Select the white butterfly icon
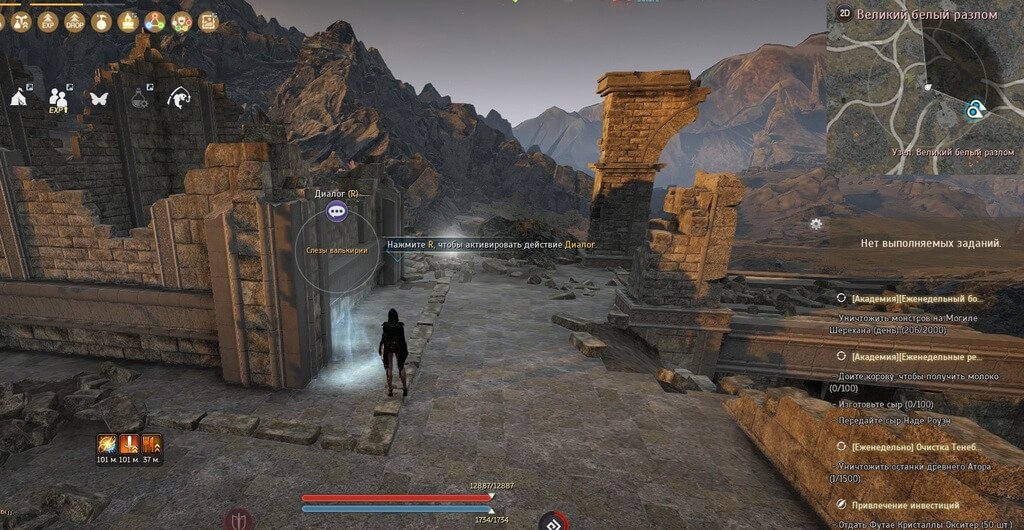This screenshot has width=1024, height=530. [x=98, y=98]
